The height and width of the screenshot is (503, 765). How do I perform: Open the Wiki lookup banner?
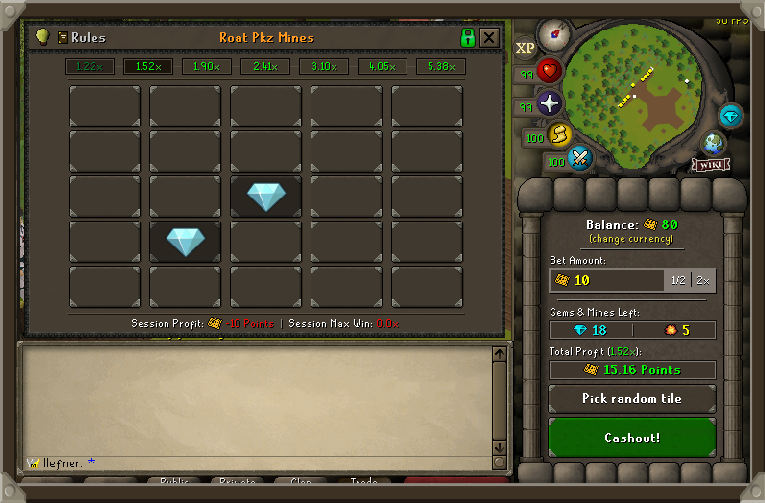tap(711, 164)
